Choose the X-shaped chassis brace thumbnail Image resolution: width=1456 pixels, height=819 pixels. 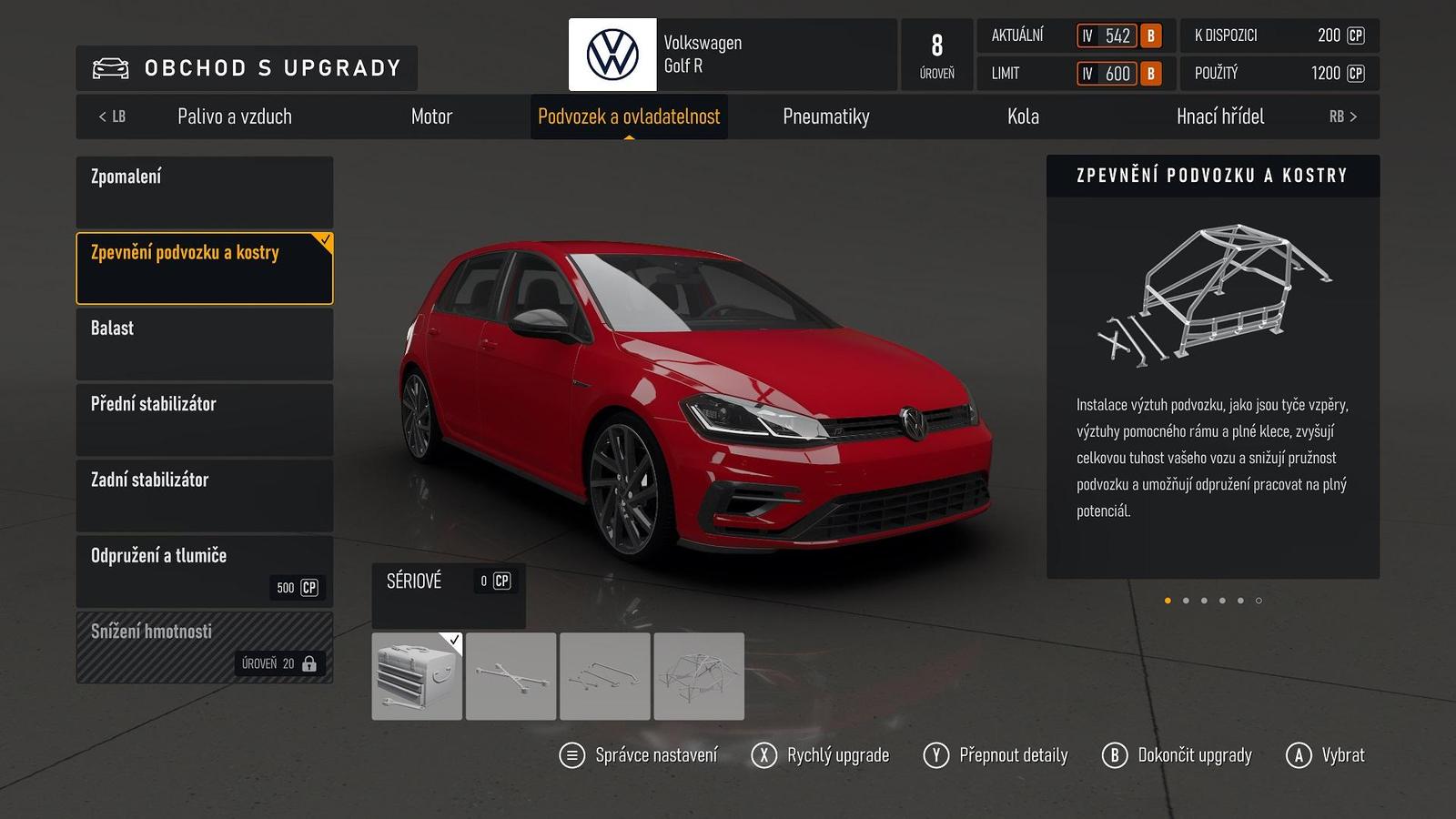[x=511, y=676]
